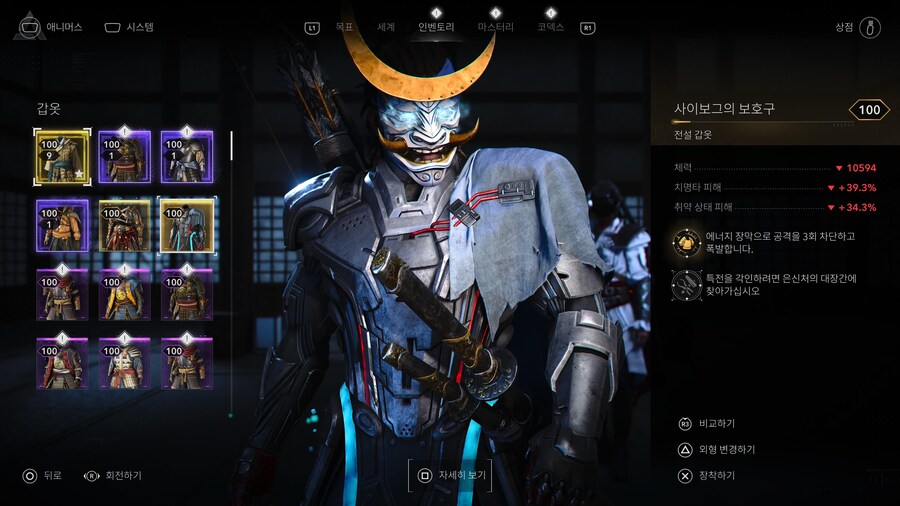Switch to the 마스터리 (Mastery) tab
Screen dimensions: 900x506
point(496,27)
